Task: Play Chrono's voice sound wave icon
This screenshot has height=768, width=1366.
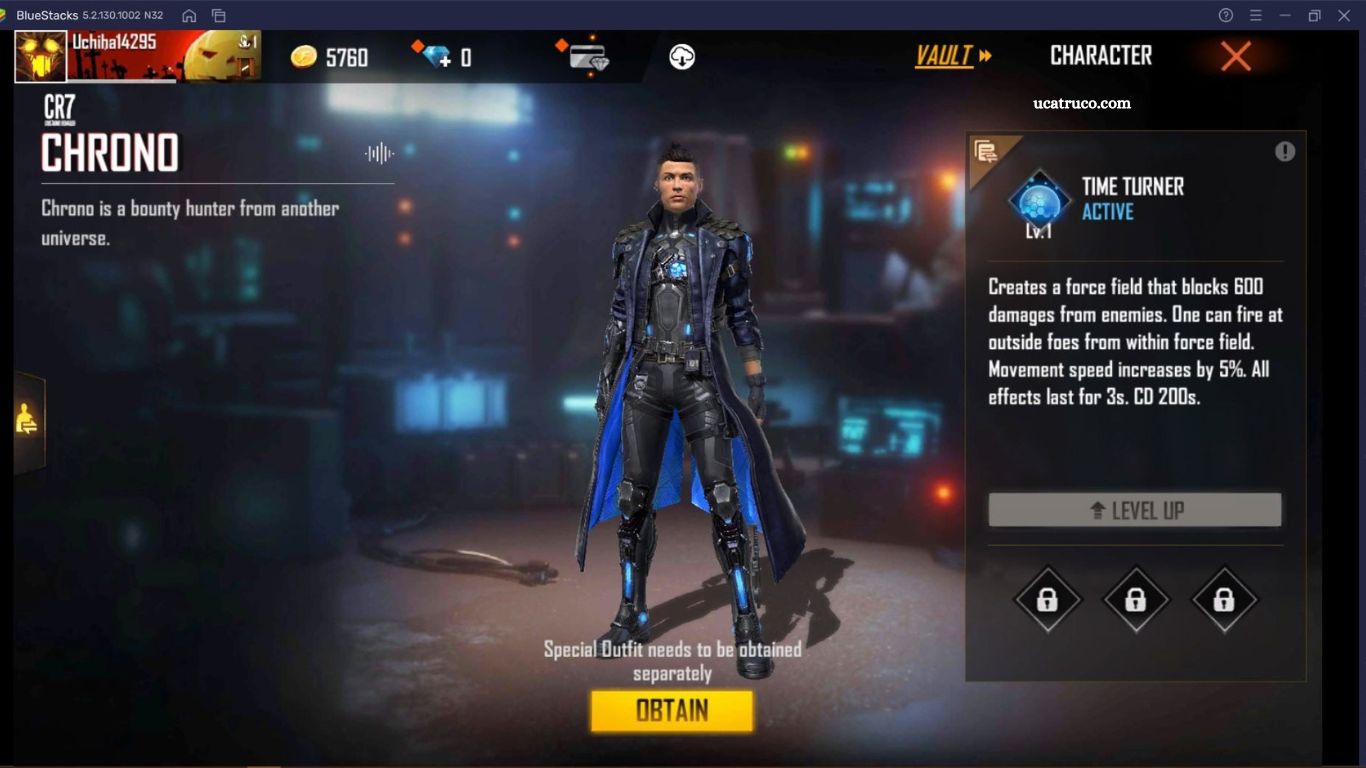Action: coord(379,153)
